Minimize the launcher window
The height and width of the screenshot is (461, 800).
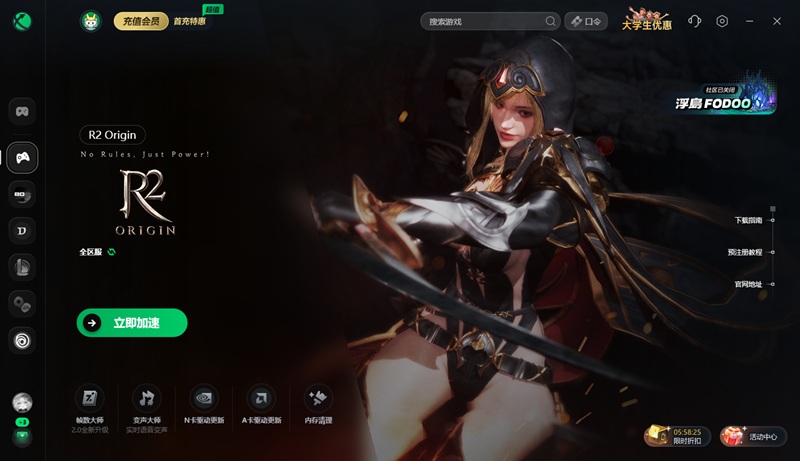pyautogui.click(x=750, y=21)
